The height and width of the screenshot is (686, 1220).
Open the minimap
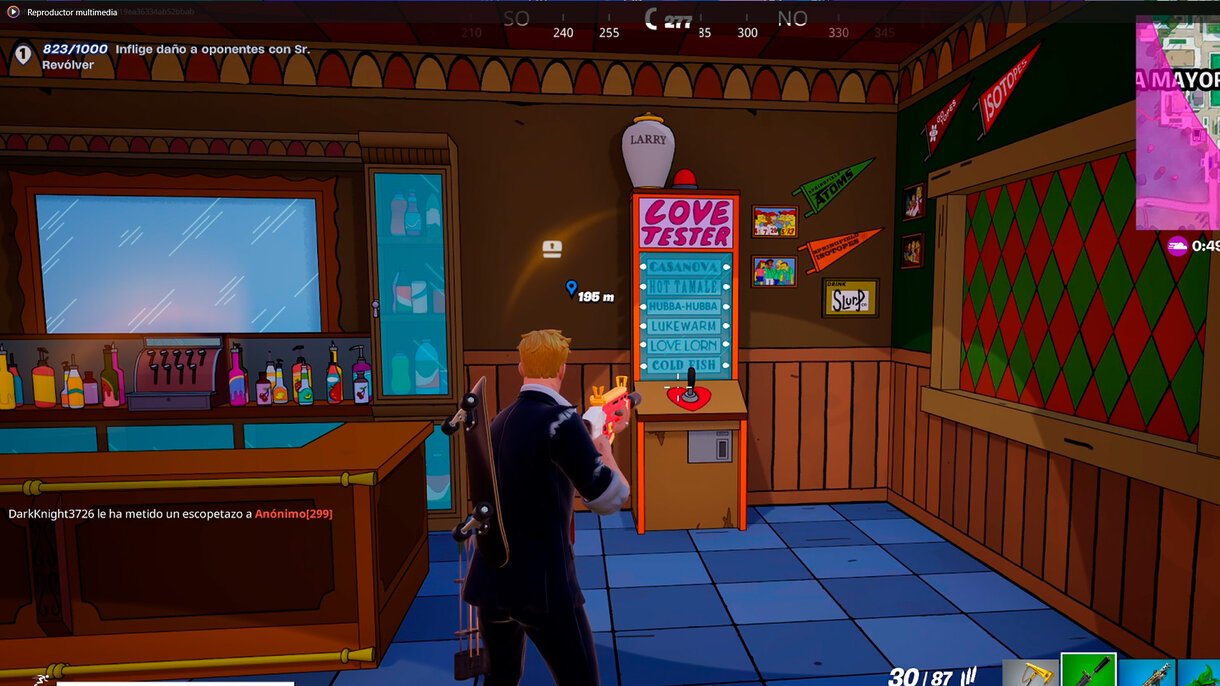[x=1178, y=122]
